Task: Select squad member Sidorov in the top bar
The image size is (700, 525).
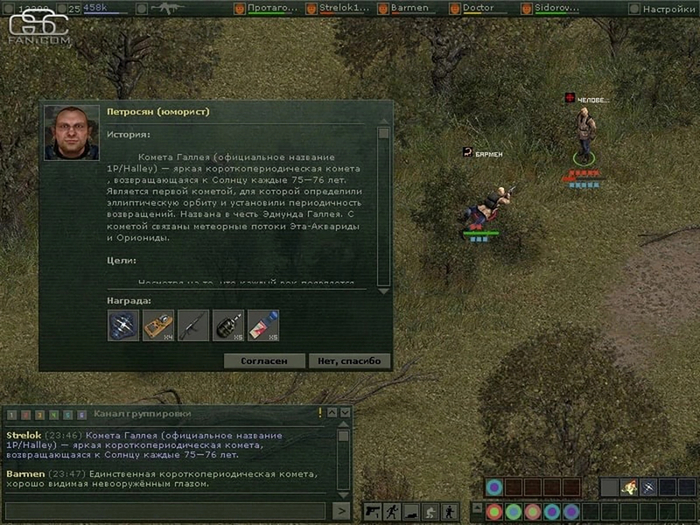Action: pos(561,9)
